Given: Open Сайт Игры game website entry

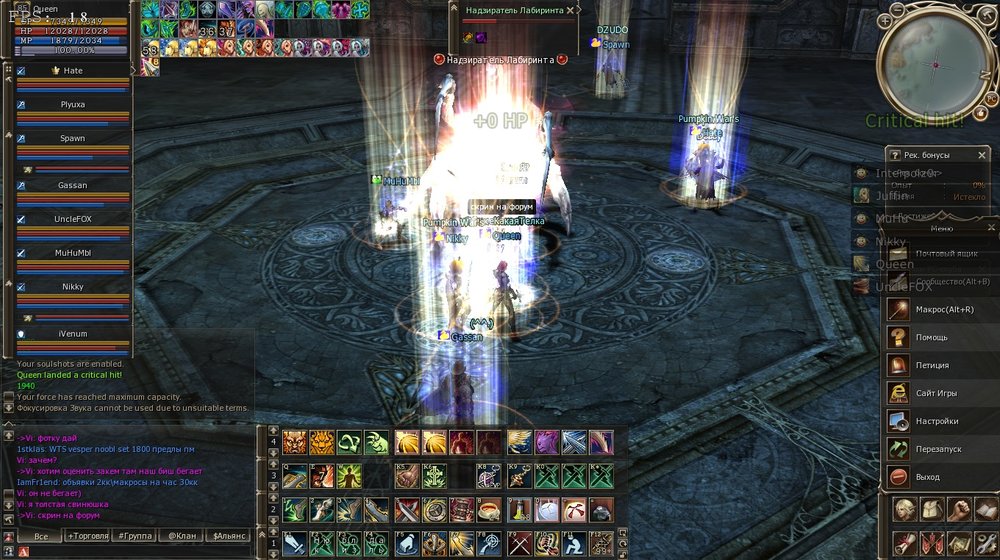Looking at the screenshot, I should pyautogui.click(x=936, y=393).
